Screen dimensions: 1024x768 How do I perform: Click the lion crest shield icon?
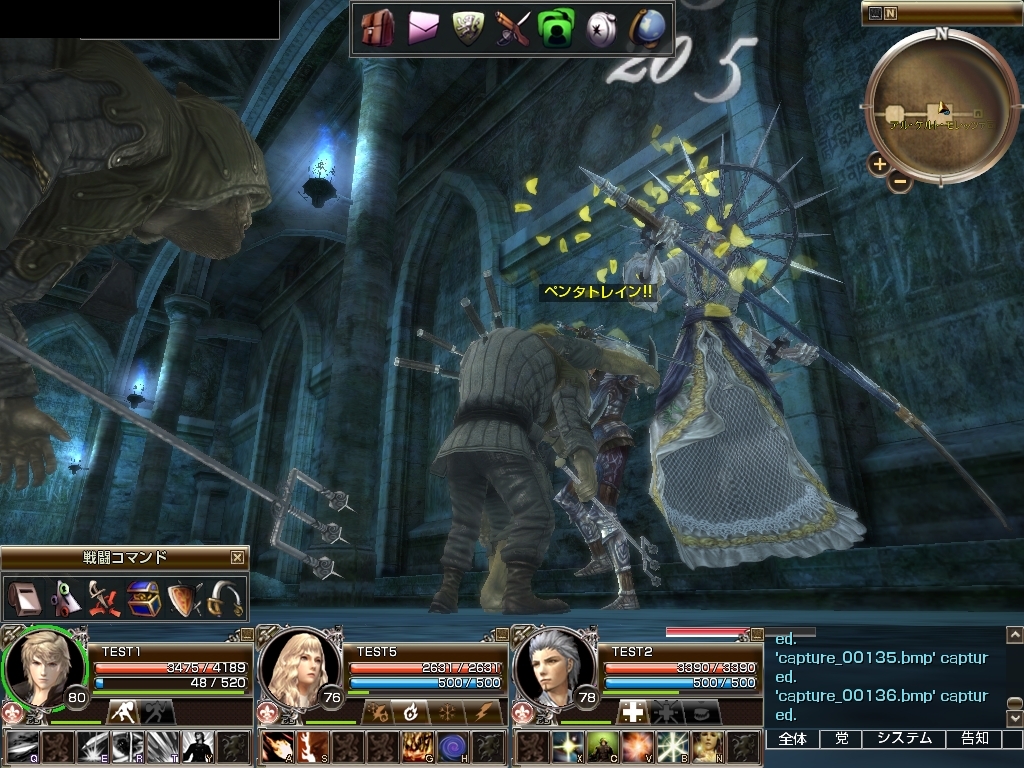468,28
